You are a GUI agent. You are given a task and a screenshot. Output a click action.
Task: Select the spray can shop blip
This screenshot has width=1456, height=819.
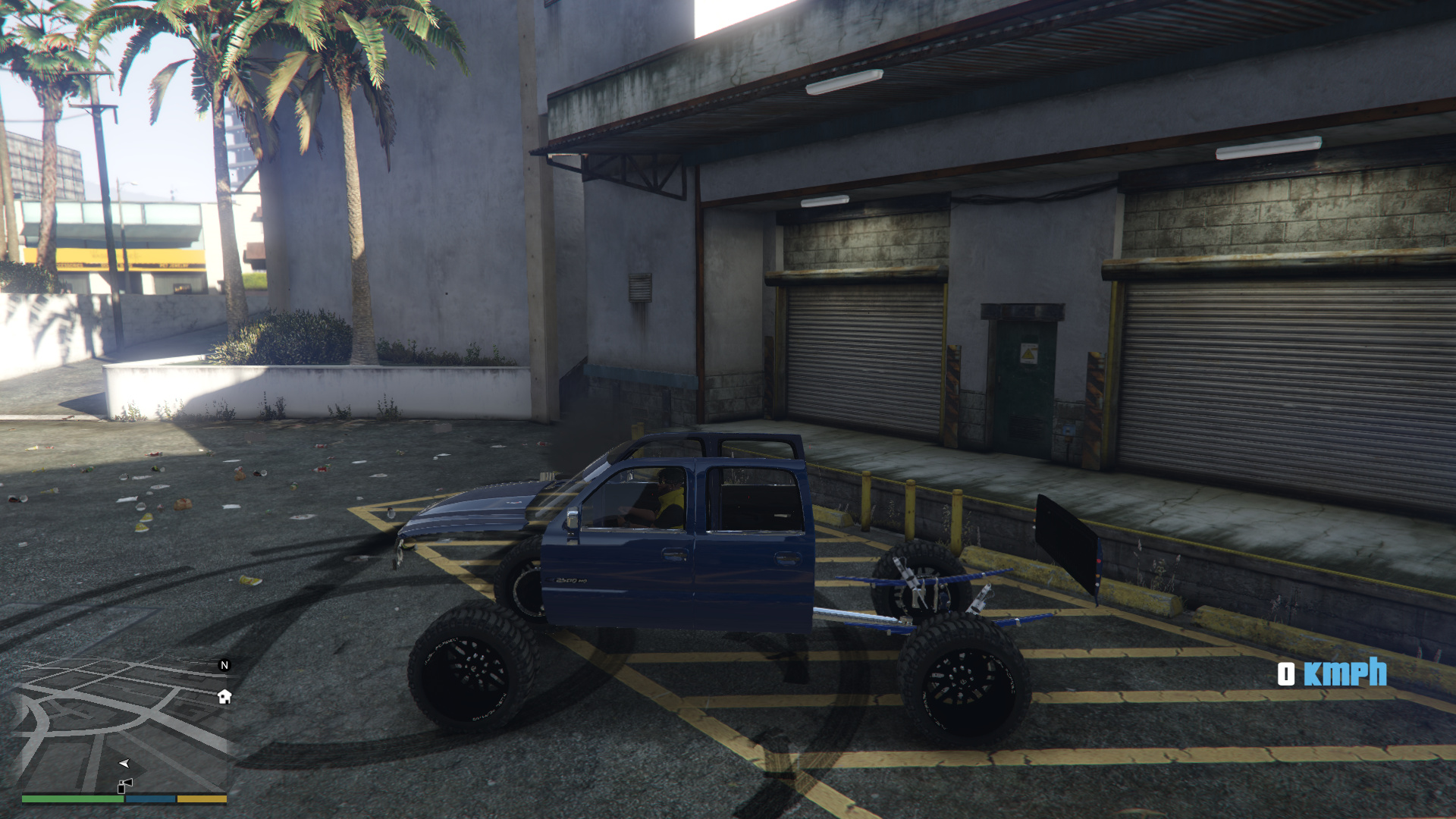[x=124, y=786]
